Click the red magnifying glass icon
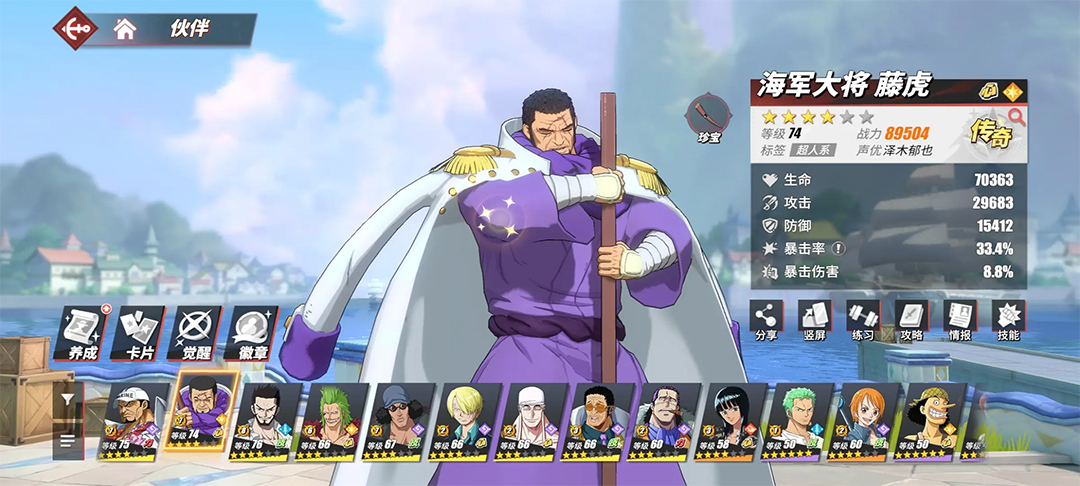Image resolution: width=1080 pixels, height=486 pixels. coord(1017,116)
